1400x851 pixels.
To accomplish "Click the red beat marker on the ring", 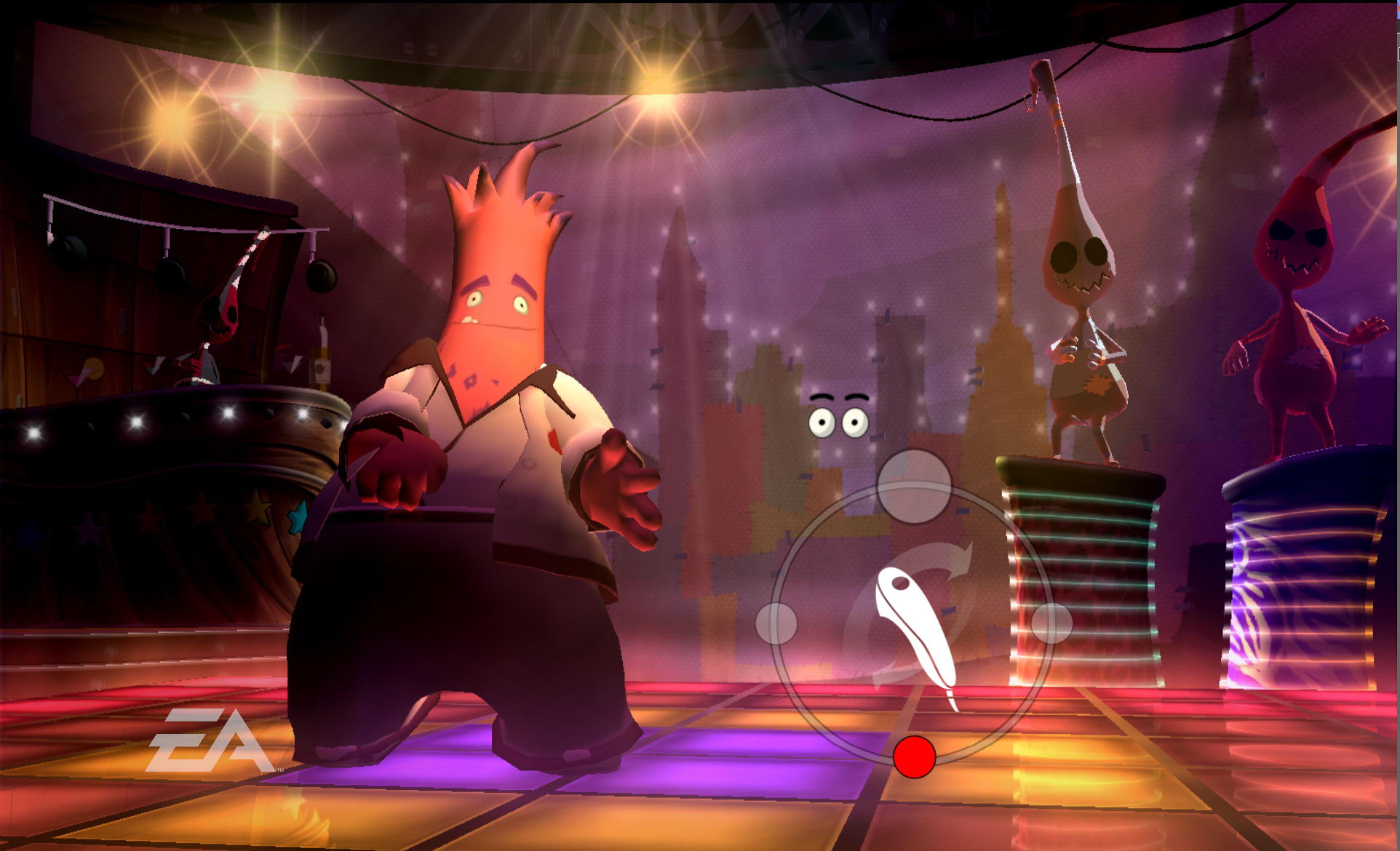I will point(914,756).
